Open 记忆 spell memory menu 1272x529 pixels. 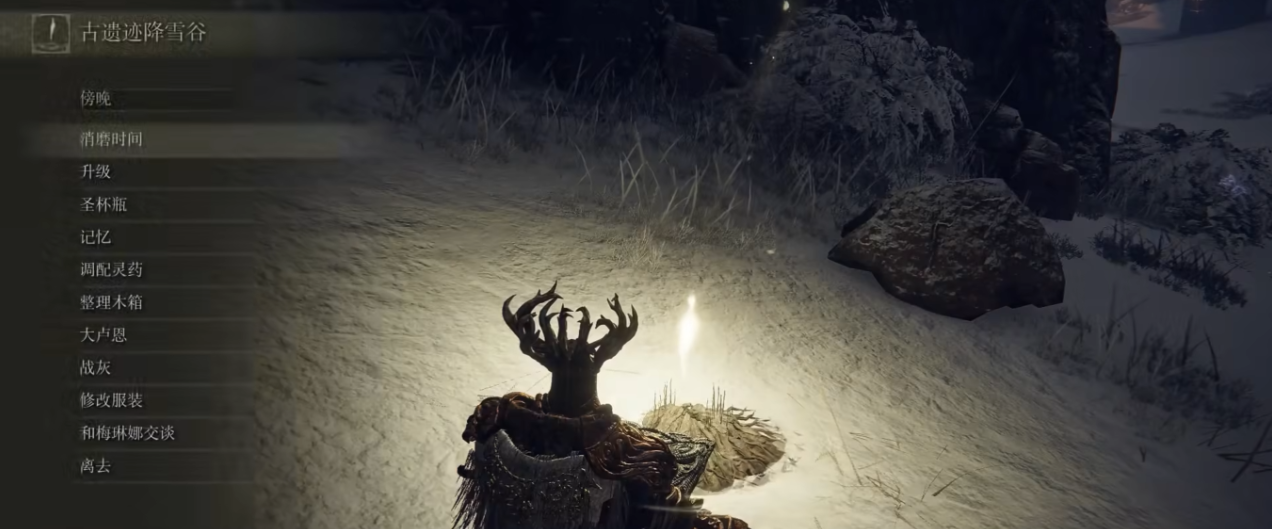click(x=96, y=237)
